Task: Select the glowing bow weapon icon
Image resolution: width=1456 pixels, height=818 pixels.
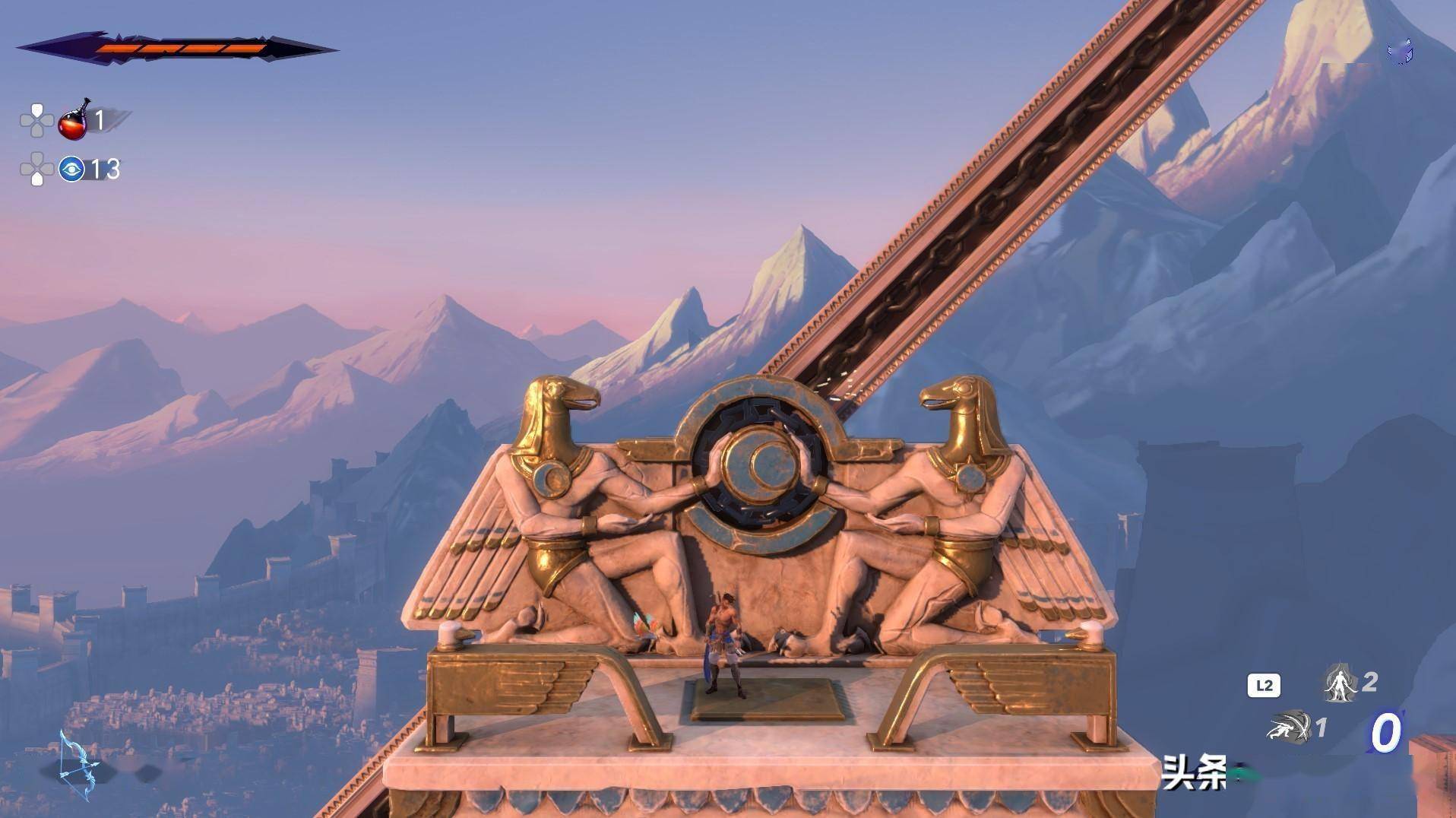Action: point(78,764)
